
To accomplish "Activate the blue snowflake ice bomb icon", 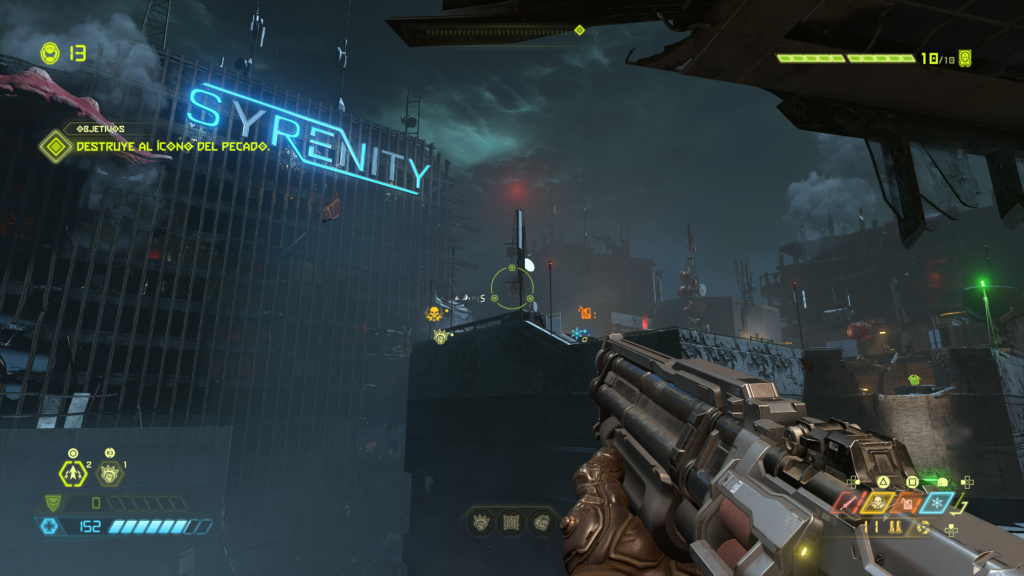I will (x=939, y=503).
